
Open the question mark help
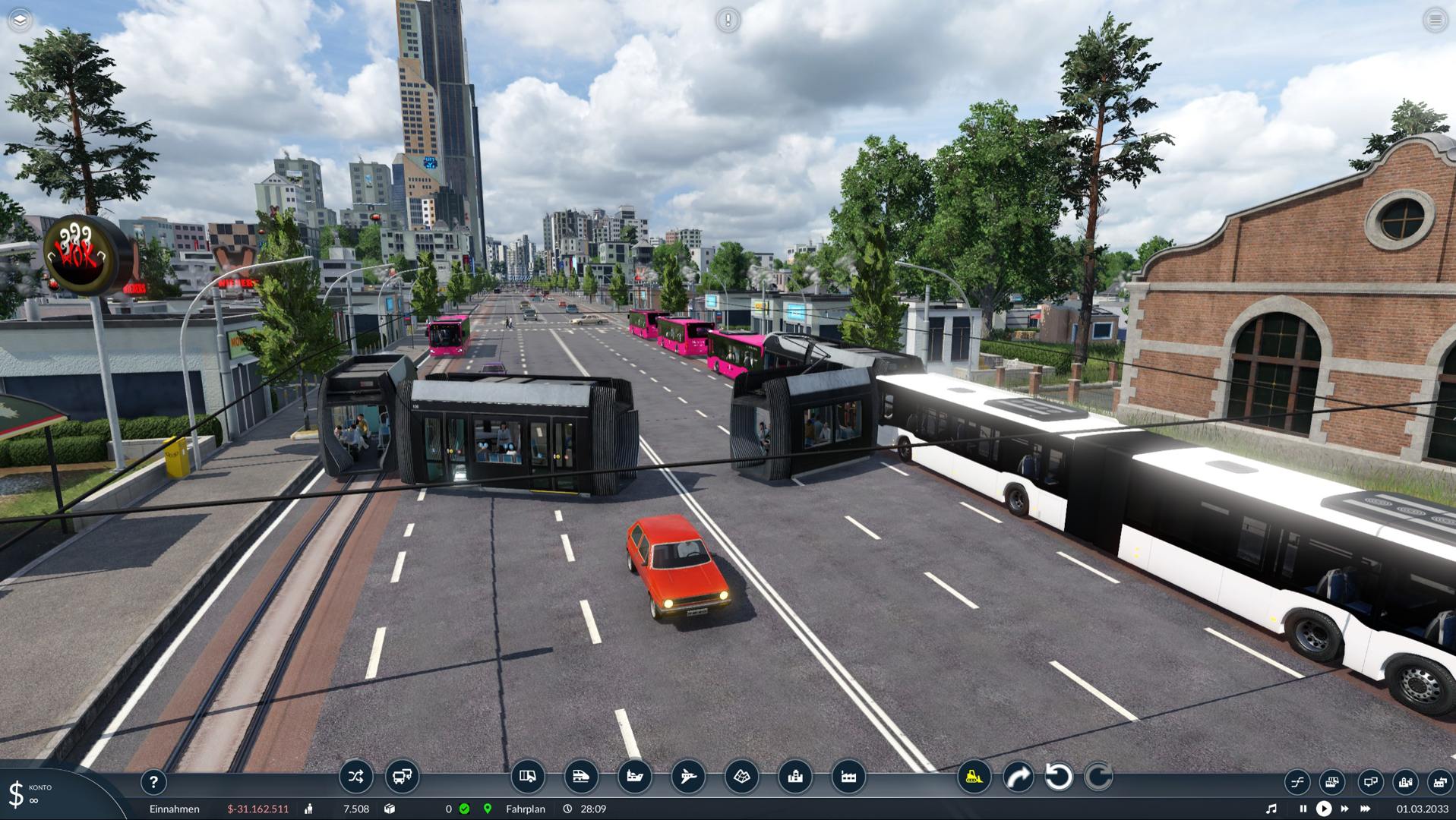tap(153, 781)
